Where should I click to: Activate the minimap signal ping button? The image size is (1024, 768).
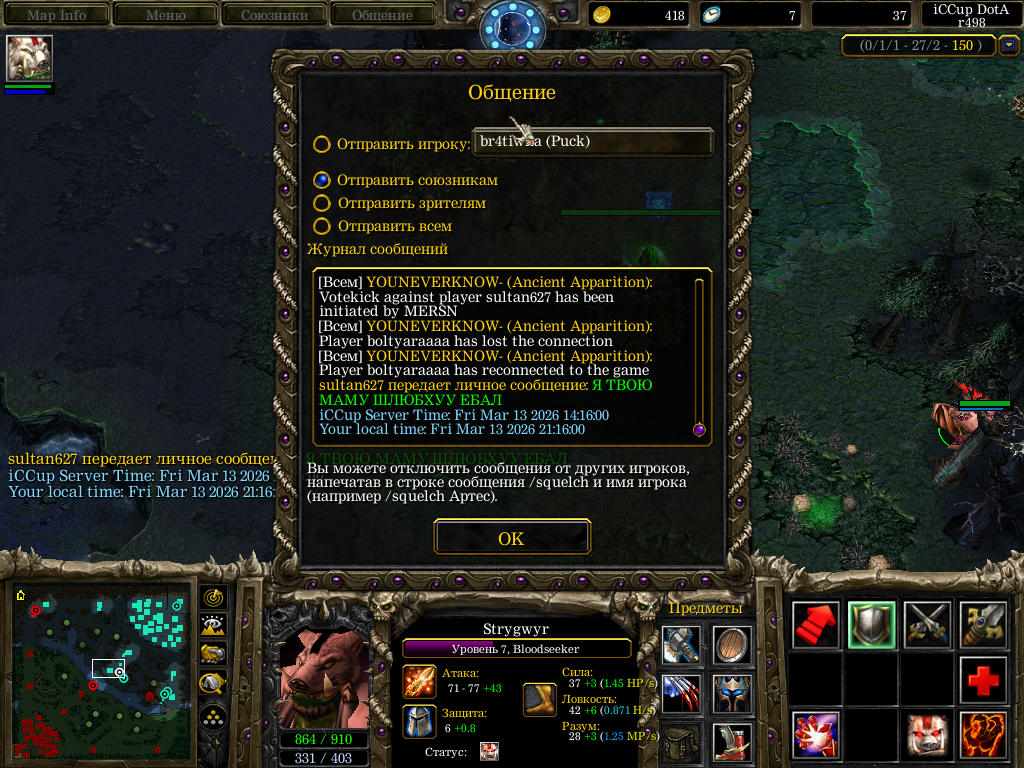coord(213,598)
